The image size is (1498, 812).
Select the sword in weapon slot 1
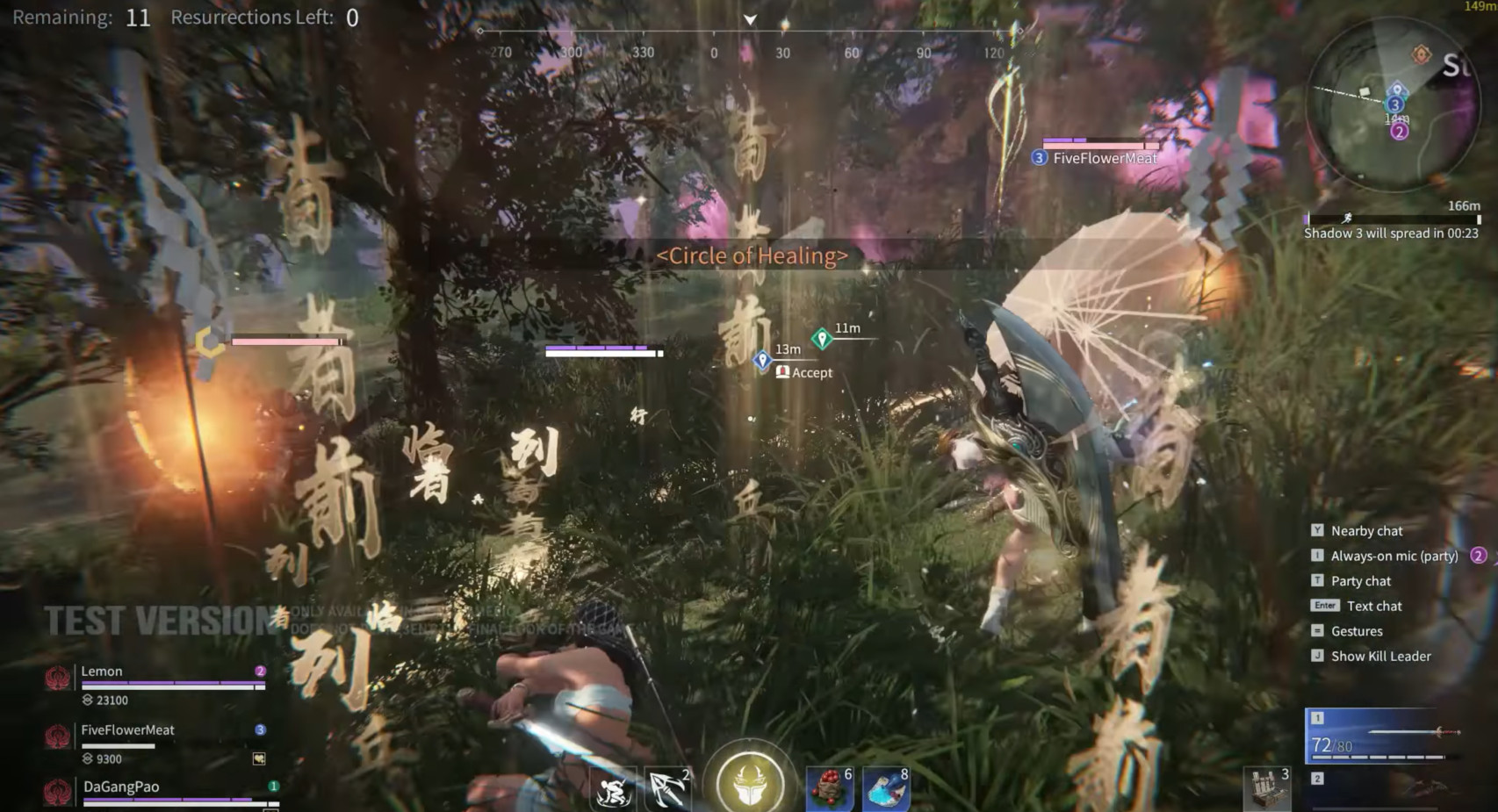pyautogui.click(x=1385, y=736)
